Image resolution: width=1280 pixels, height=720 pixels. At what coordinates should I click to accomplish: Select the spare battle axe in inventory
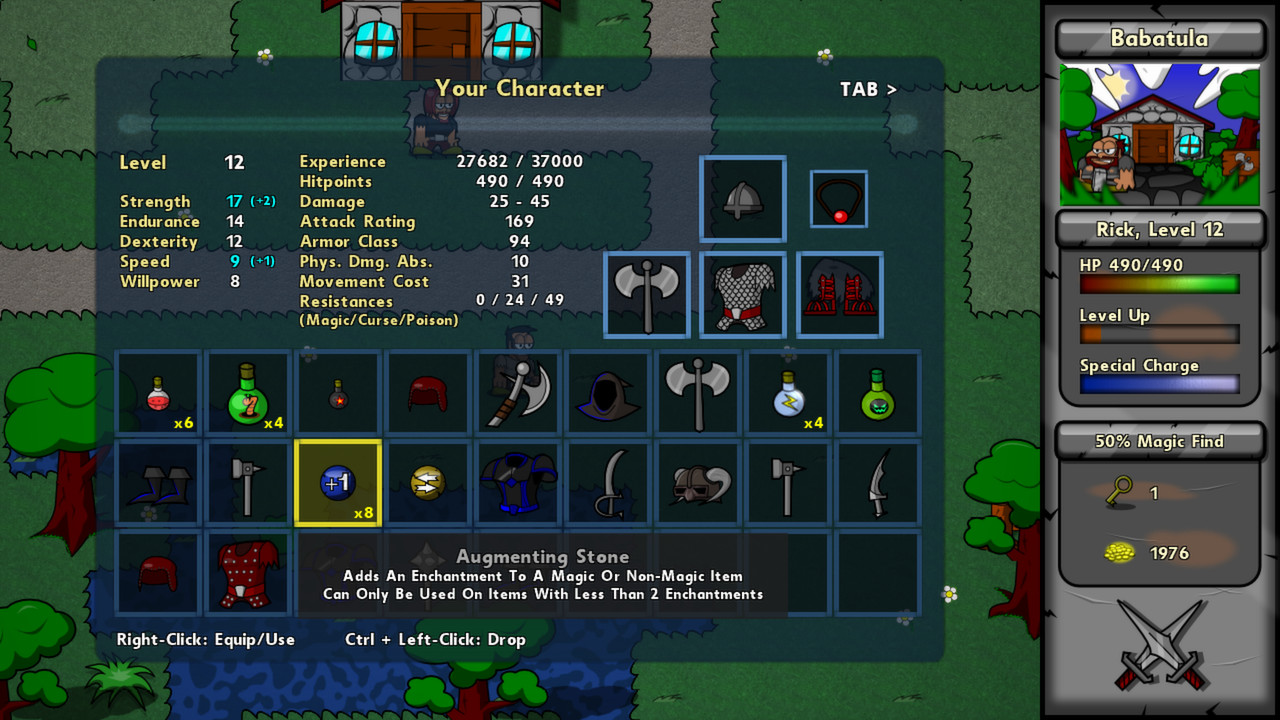(698, 392)
